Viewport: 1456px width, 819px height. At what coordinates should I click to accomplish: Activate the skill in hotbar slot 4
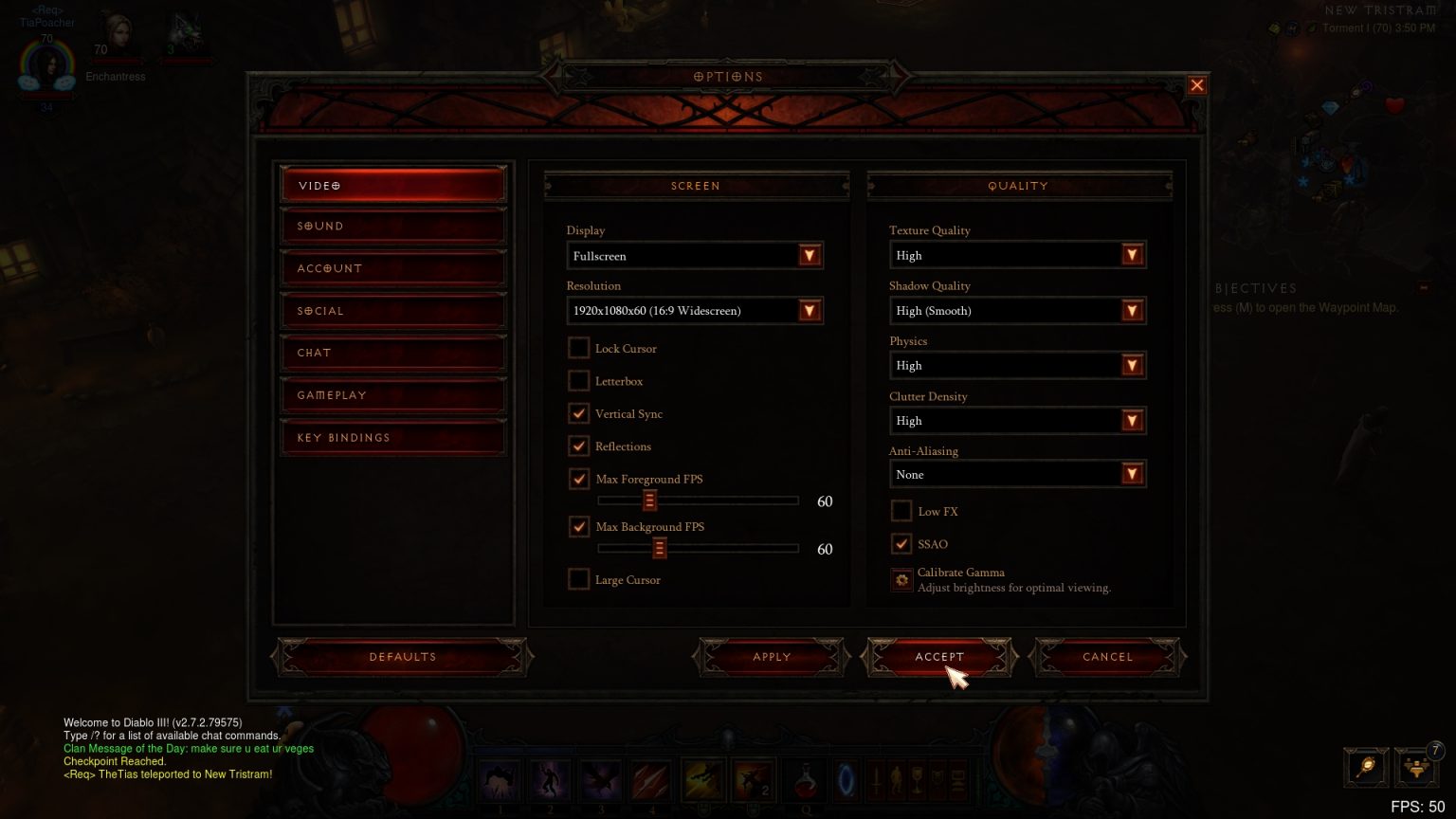[x=652, y=780]
